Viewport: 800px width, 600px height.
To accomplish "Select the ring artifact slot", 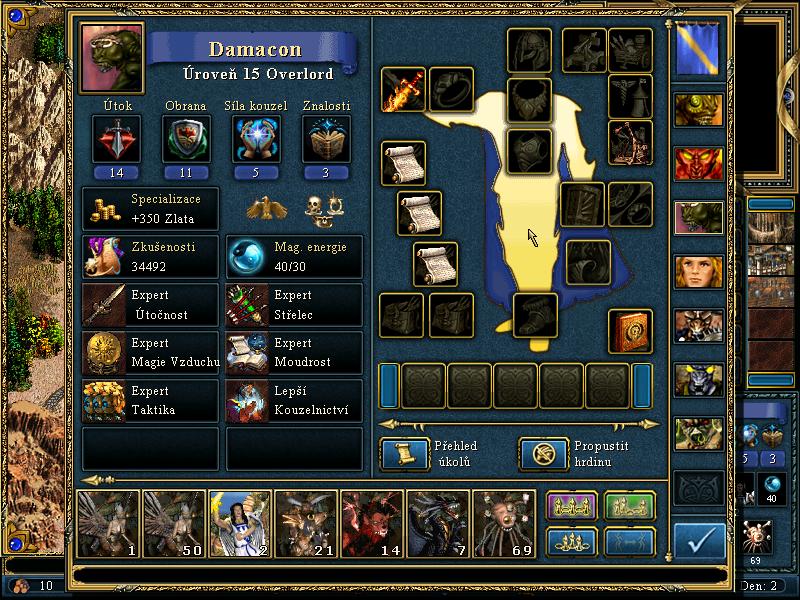I will [451, 90].
